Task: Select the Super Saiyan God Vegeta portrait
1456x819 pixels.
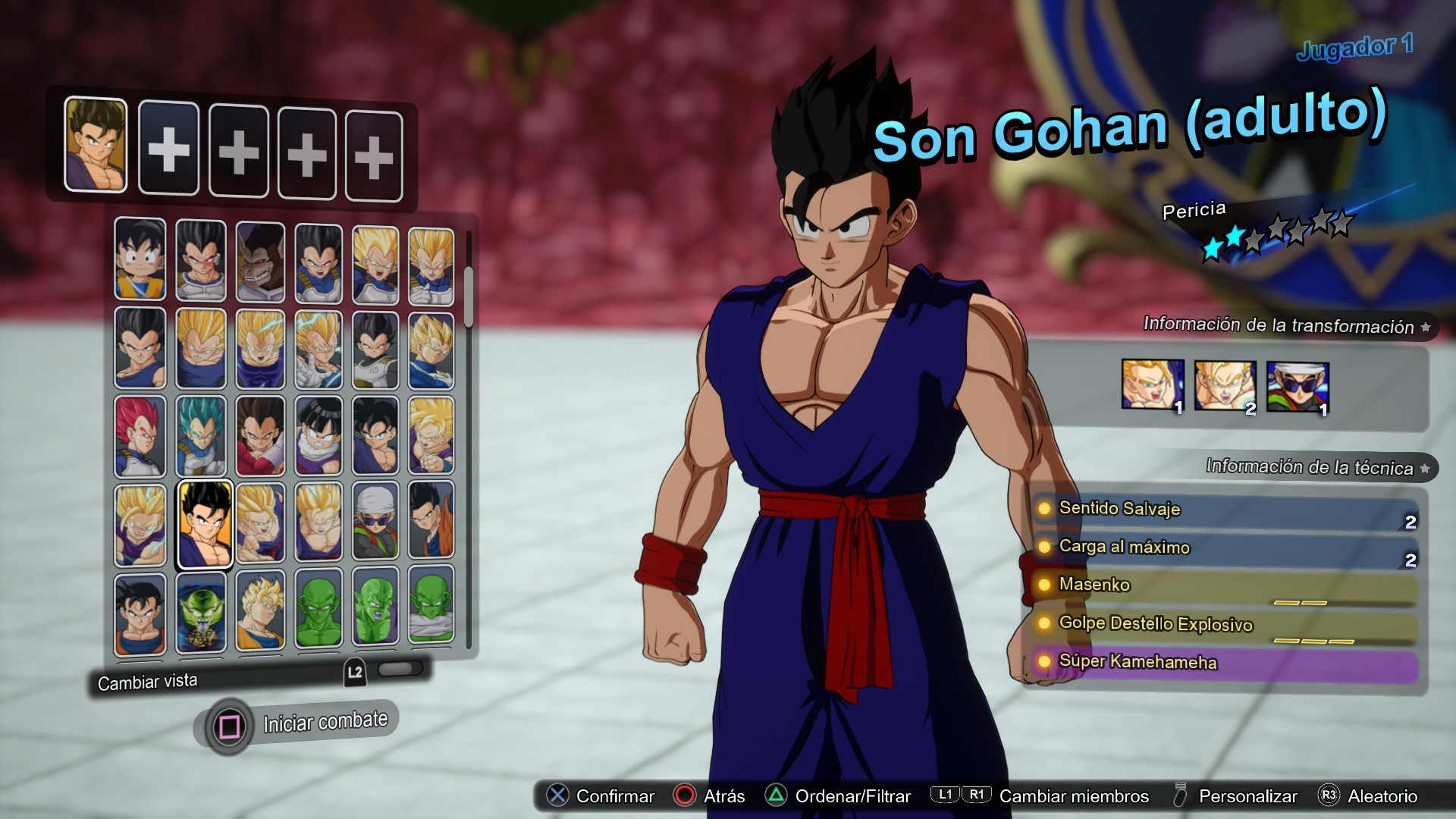Action: [x=140, y=436]
